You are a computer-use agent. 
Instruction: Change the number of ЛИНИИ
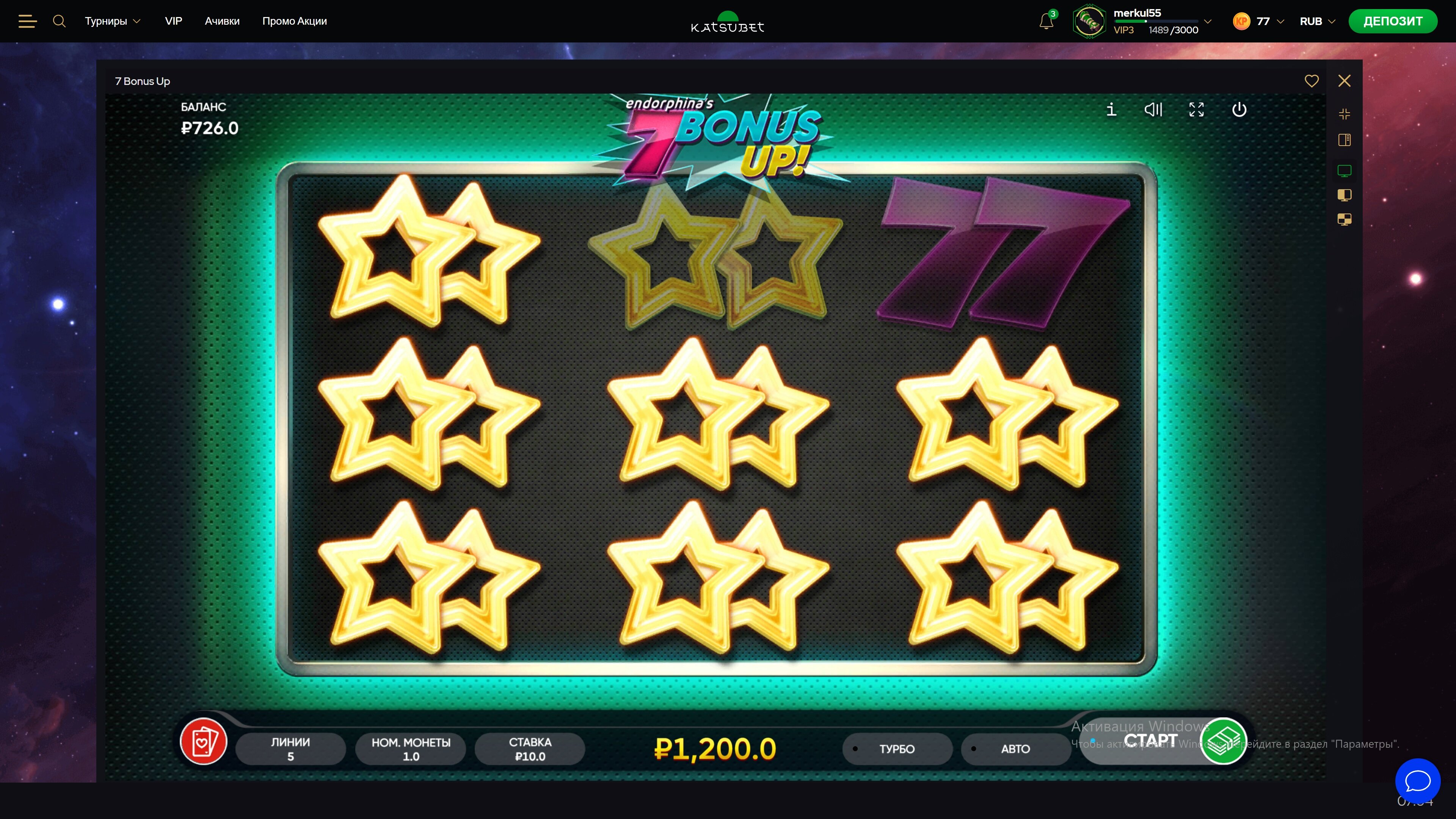tap(290, 749)
